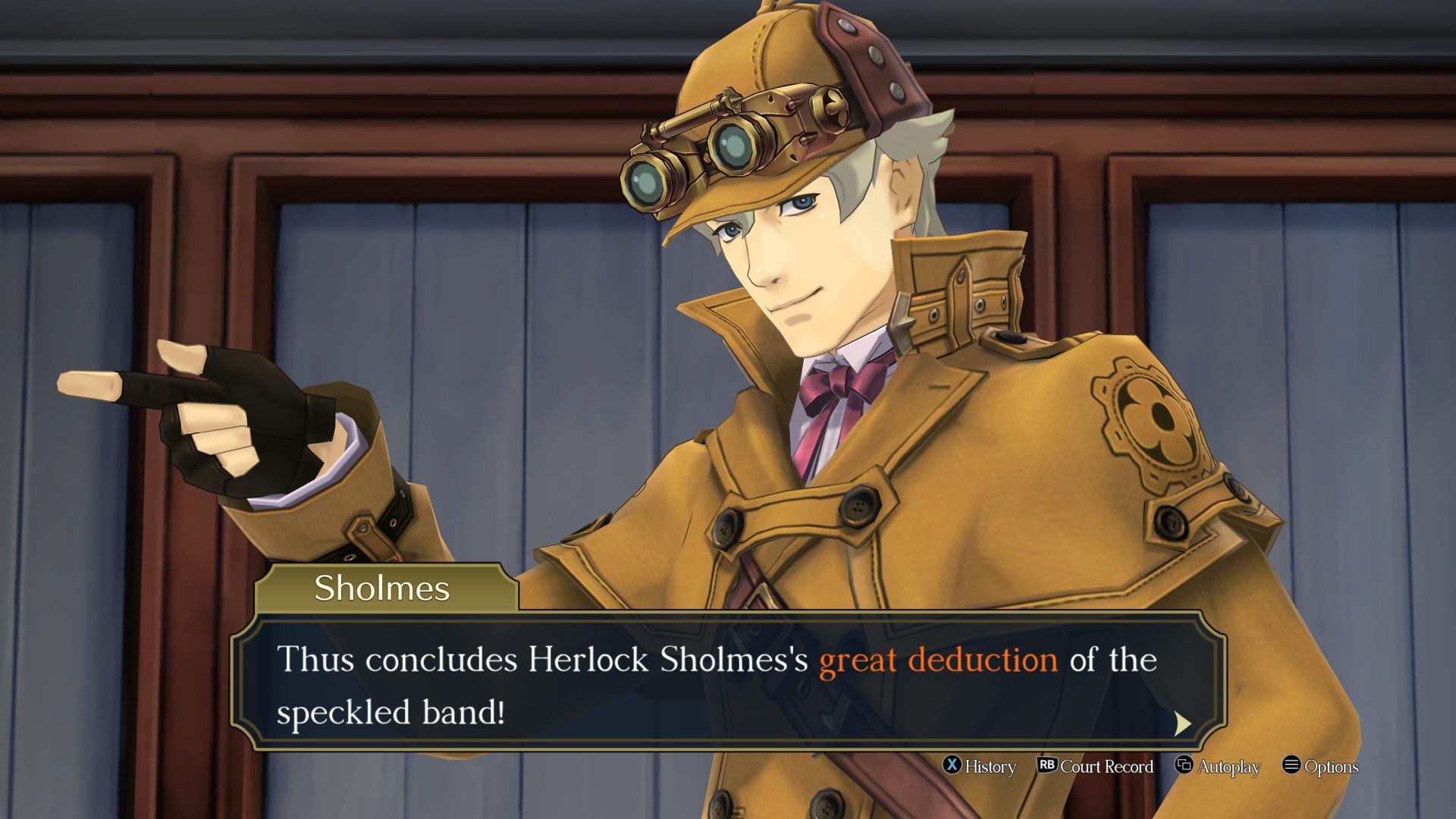Open the Options menu
Image resolution: width=1456 pixels, height=819 pixels.
(x=1320, y=766)
